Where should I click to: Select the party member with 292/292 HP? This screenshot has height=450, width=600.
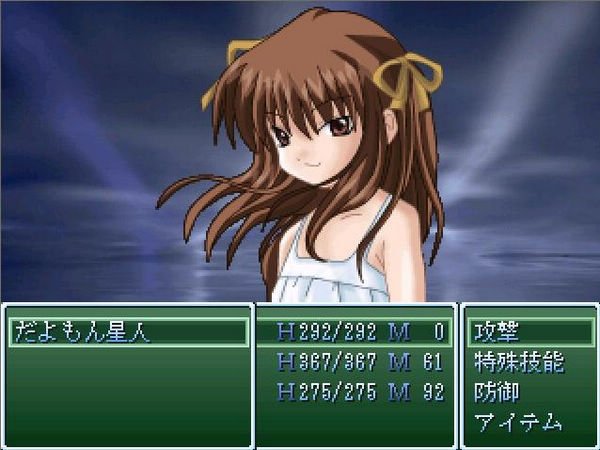[356, 332]
